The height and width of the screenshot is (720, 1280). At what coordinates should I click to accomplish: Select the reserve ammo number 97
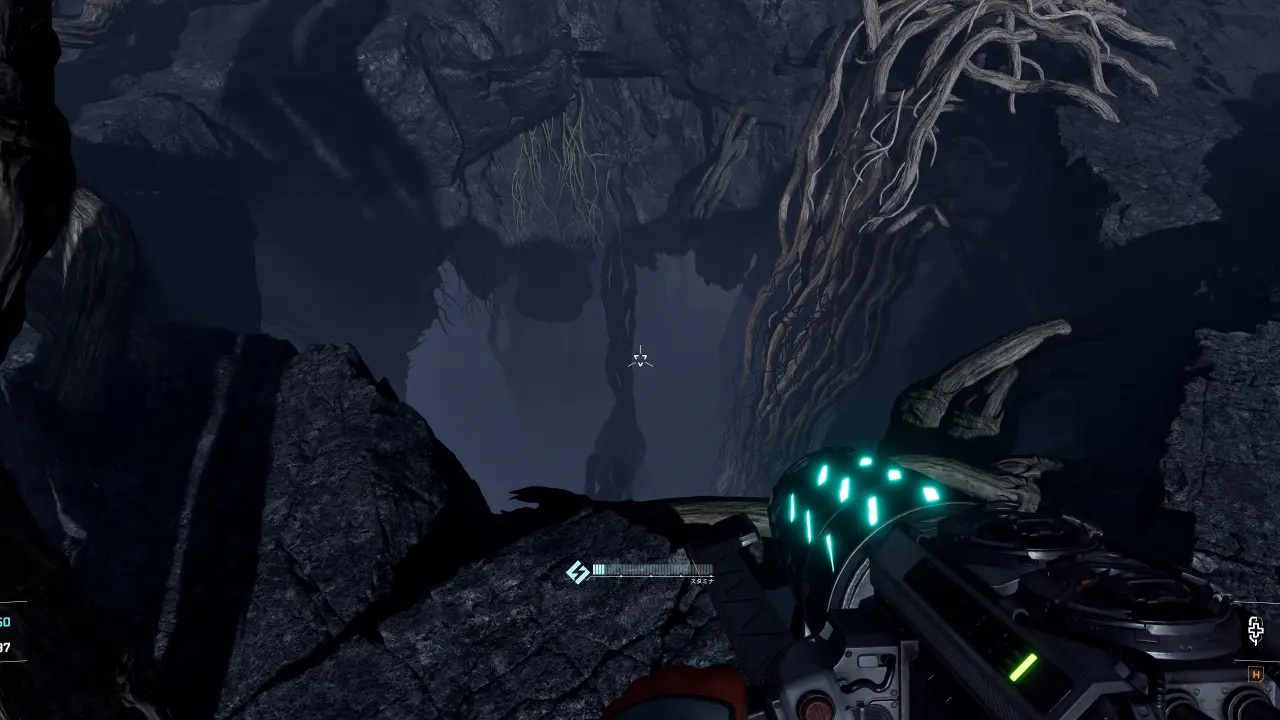click(x=4, y=648)
